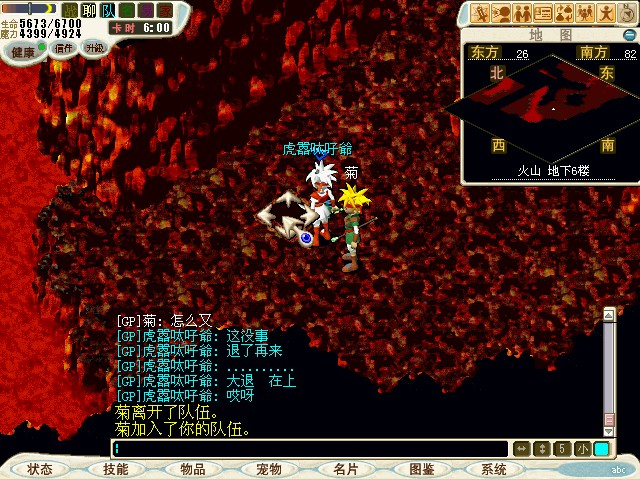Screen dimensions: 640x480
Task: Open the 状态 status menu
Action: point(40,469)
